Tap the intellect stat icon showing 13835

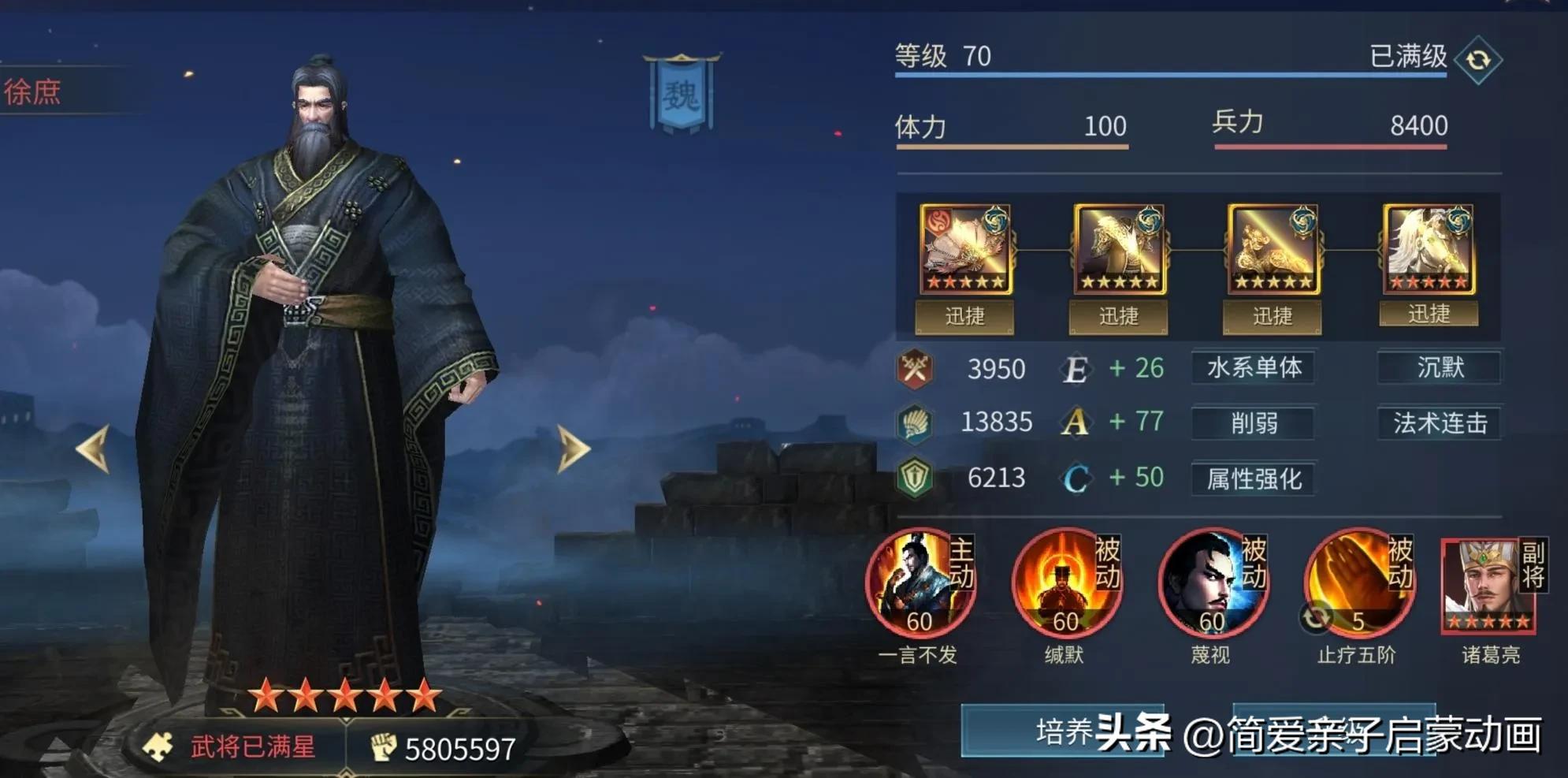[918, 423]
